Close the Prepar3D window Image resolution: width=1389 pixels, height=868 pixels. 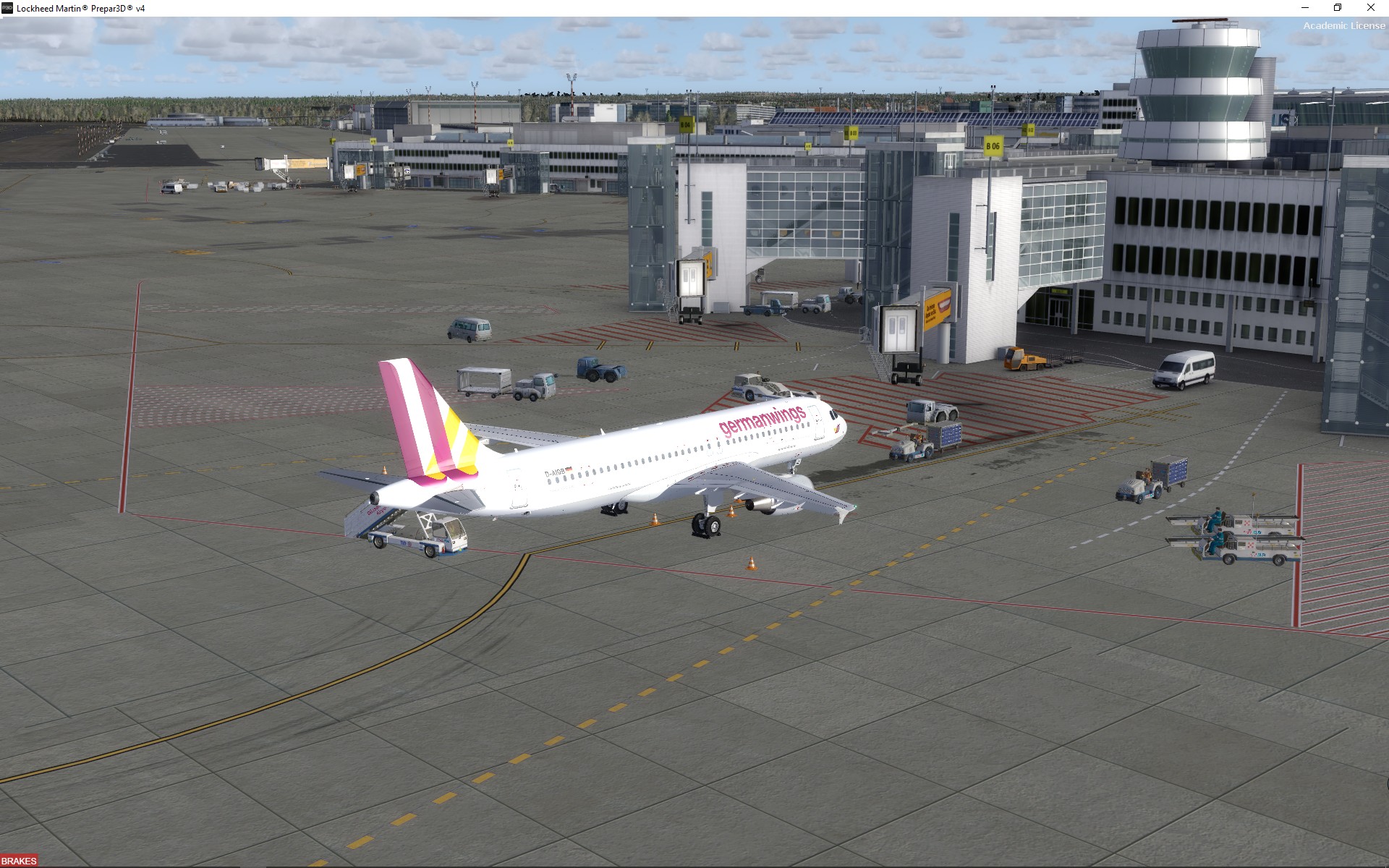1370,8
